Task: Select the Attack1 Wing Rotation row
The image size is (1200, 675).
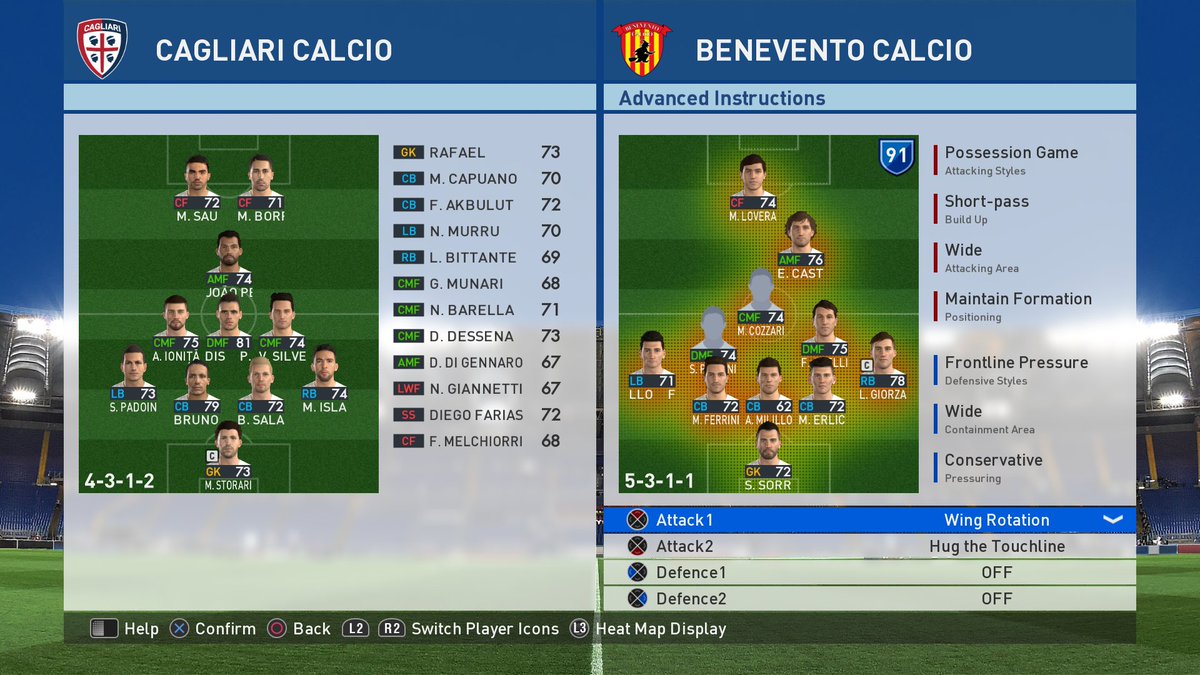Action: click(x=868, y=520)
